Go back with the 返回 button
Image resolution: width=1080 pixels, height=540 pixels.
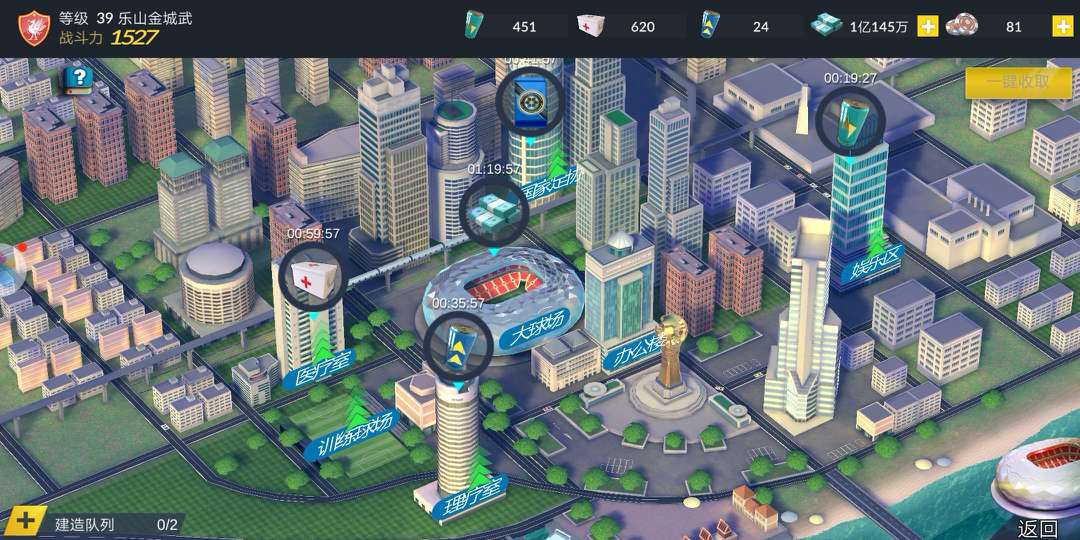pyautogui.click(x=1037, y=528)
